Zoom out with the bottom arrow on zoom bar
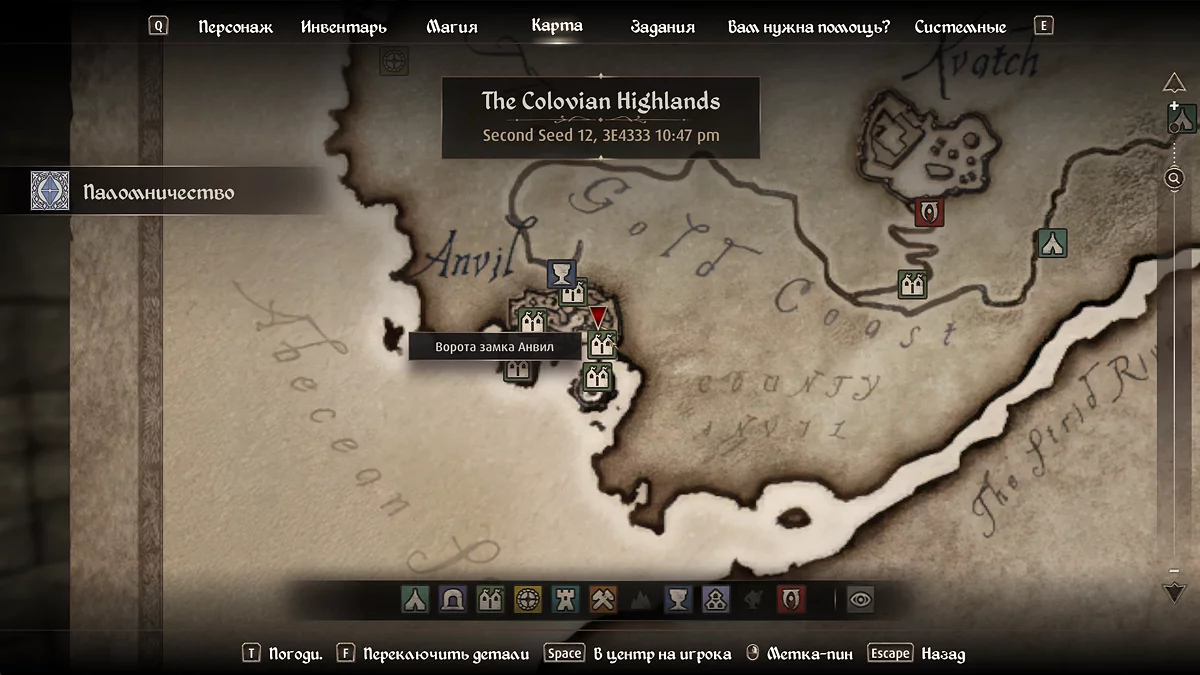Image resolution: width=1200 pixels, height=675 pixels. click(x=1175, y=592)
